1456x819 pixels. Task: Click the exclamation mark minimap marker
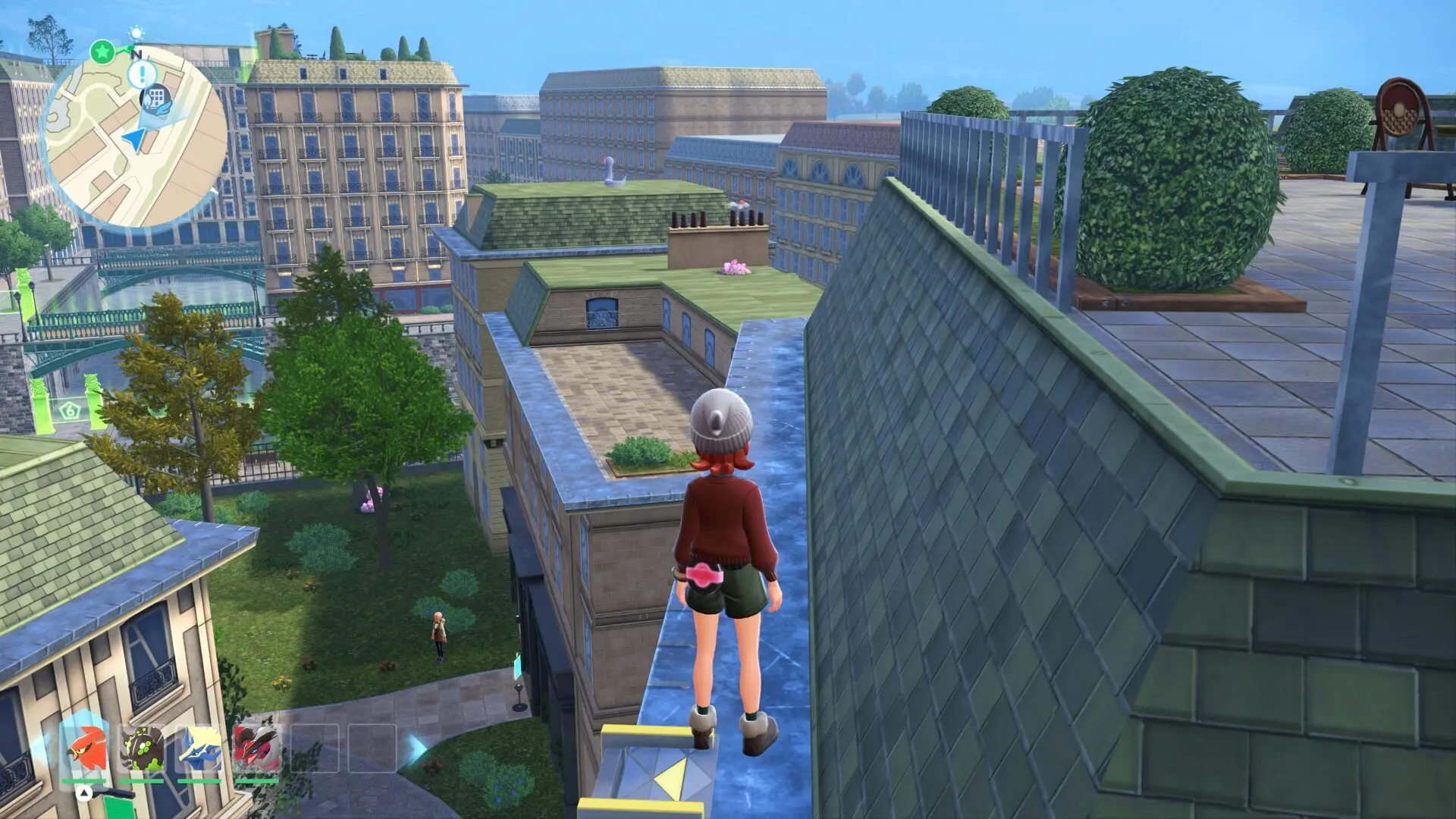(141, 74)
